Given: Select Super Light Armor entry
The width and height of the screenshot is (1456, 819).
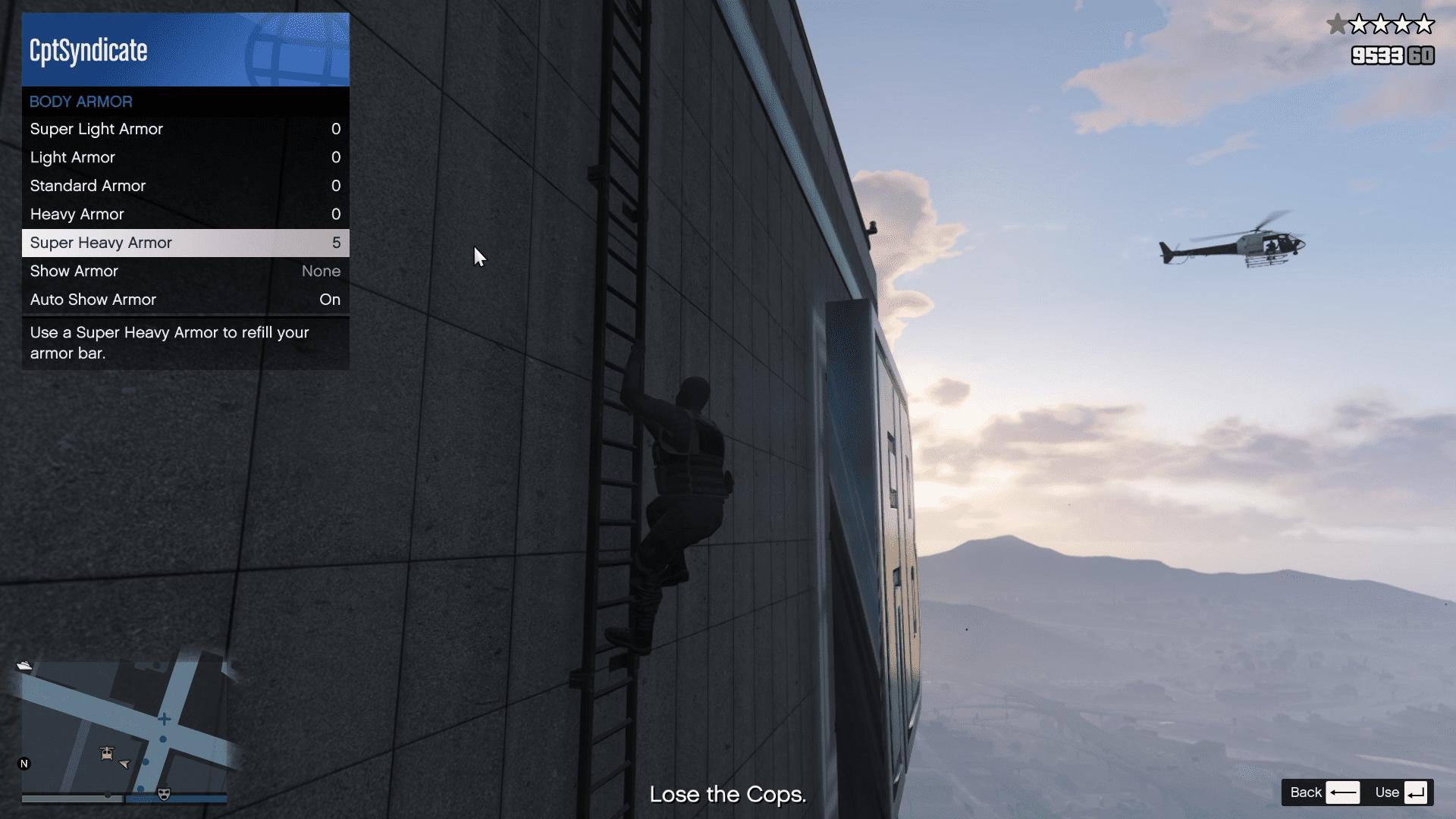Looking at the screenshot, I should pyautogui.click(x=185, y=129).
